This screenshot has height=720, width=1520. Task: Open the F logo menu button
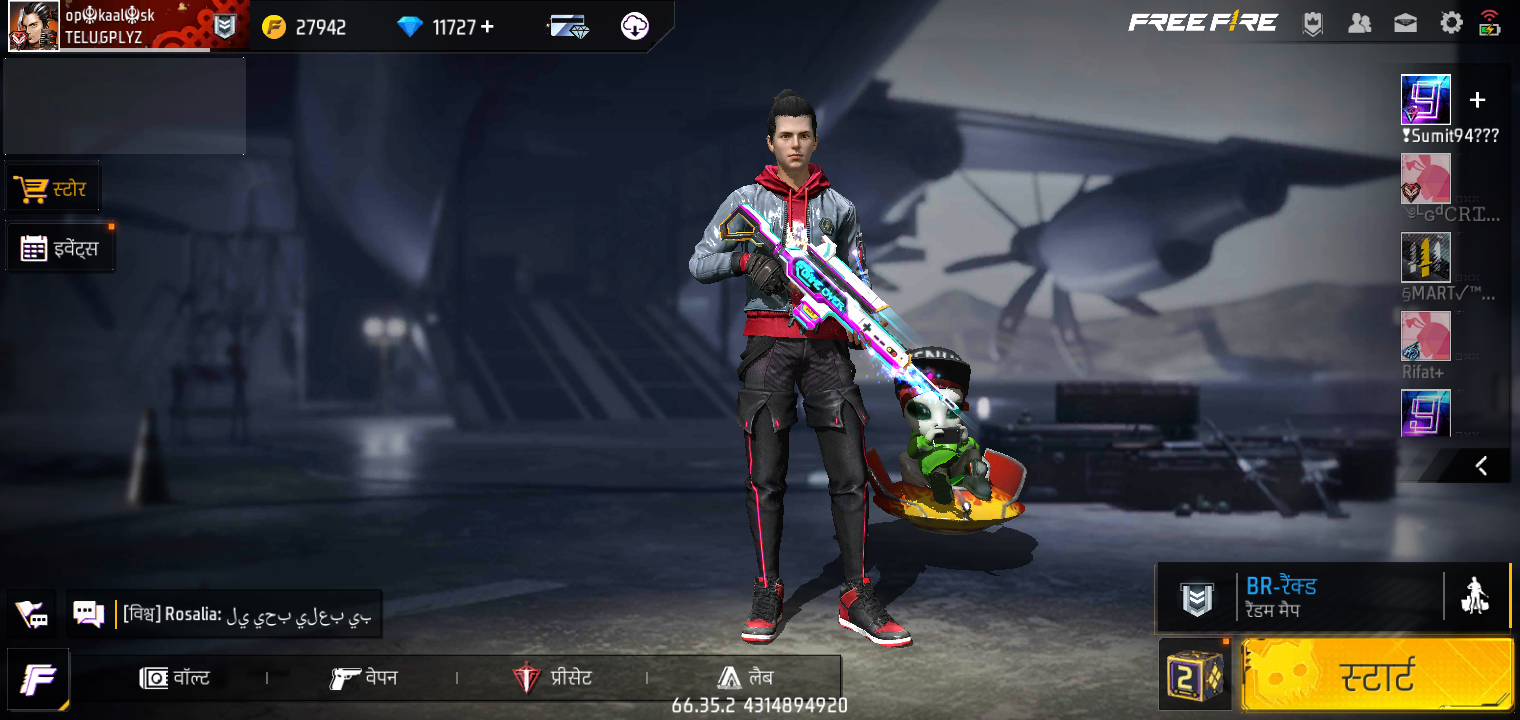(38, 679)
